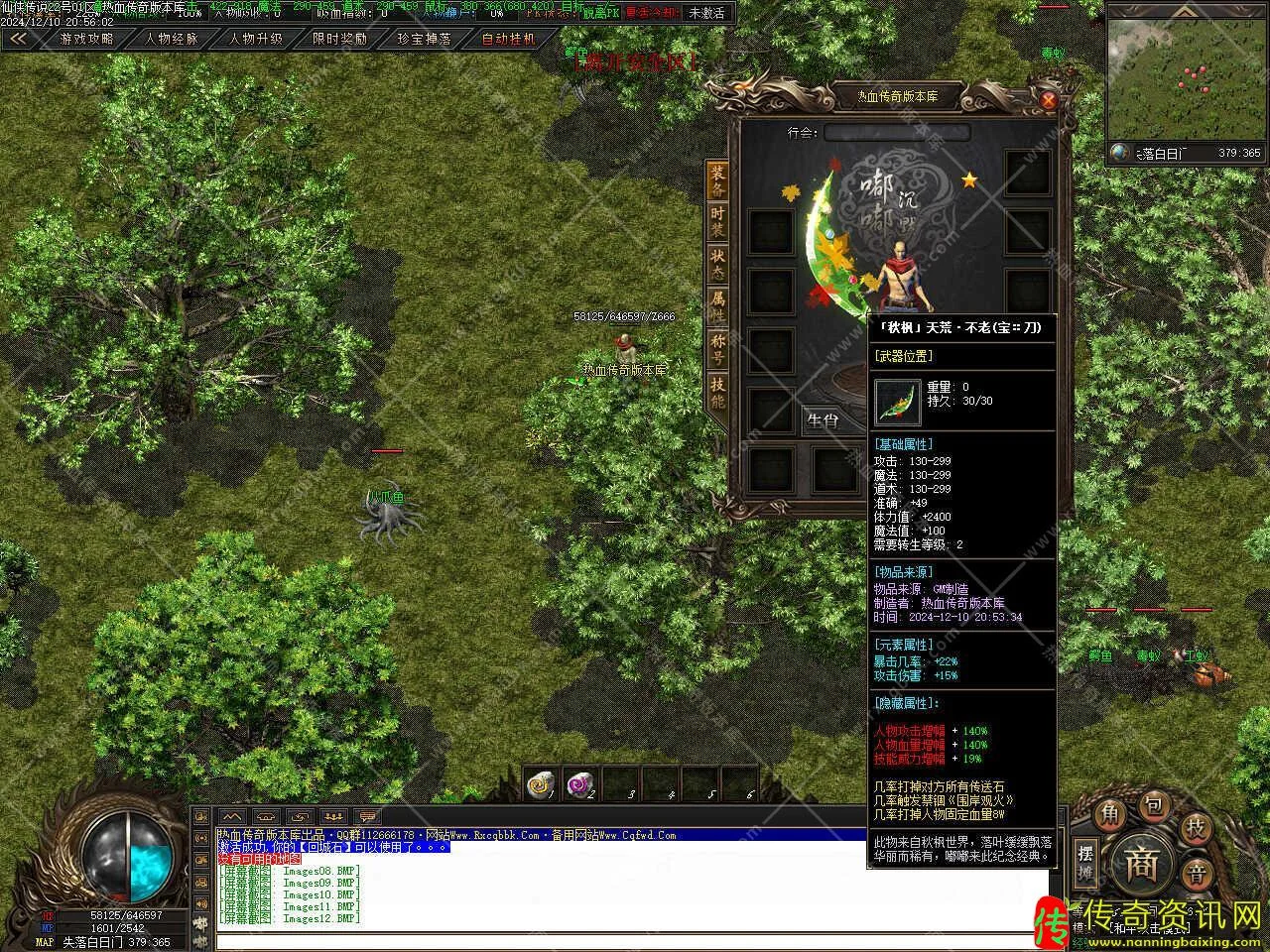Show the 珍宝掉落 treasure drops menu
The image size is (1270, 952).
[424, 40]
